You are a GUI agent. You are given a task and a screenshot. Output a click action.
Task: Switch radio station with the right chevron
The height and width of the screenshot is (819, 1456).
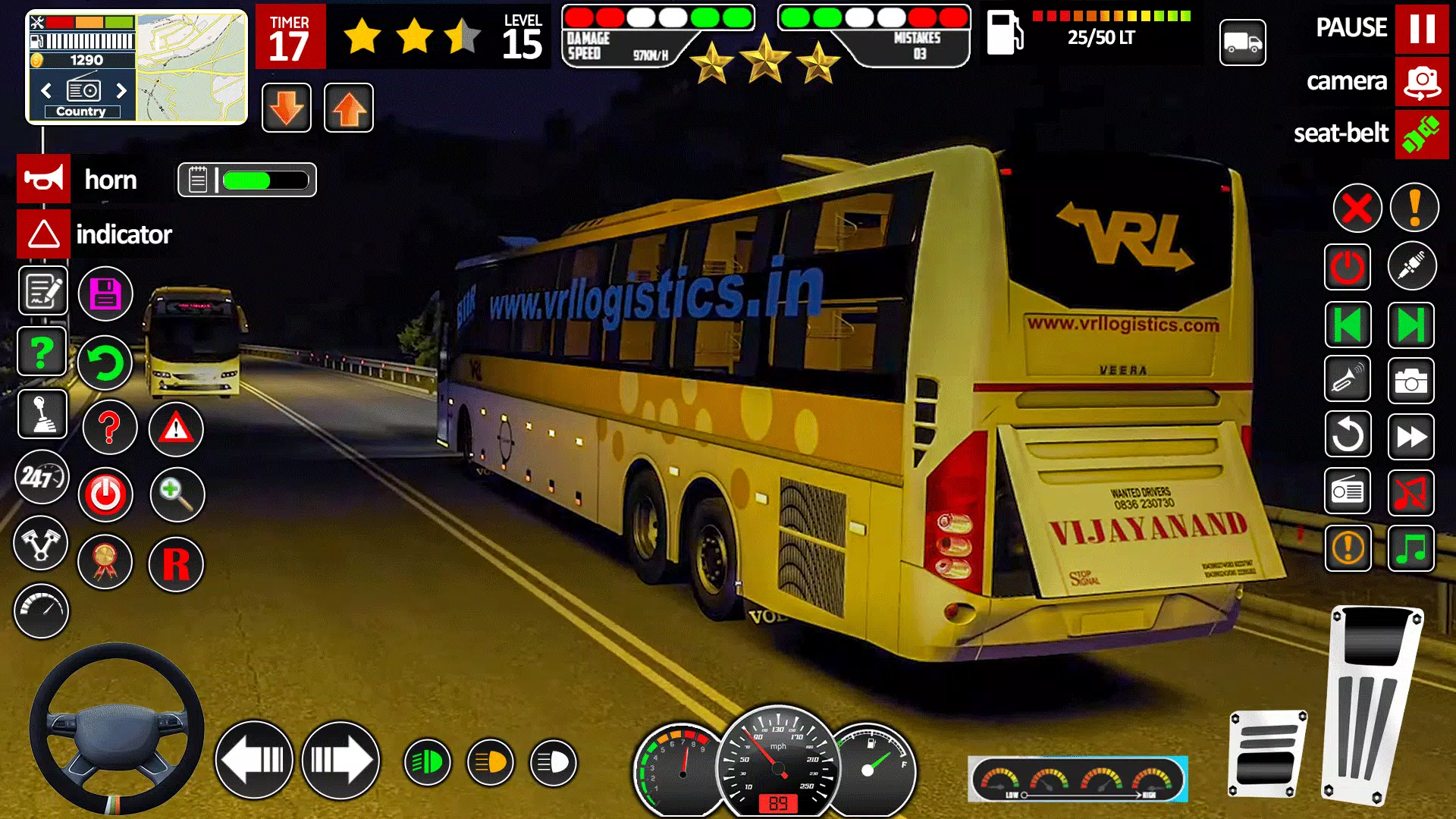pos(122,91)
